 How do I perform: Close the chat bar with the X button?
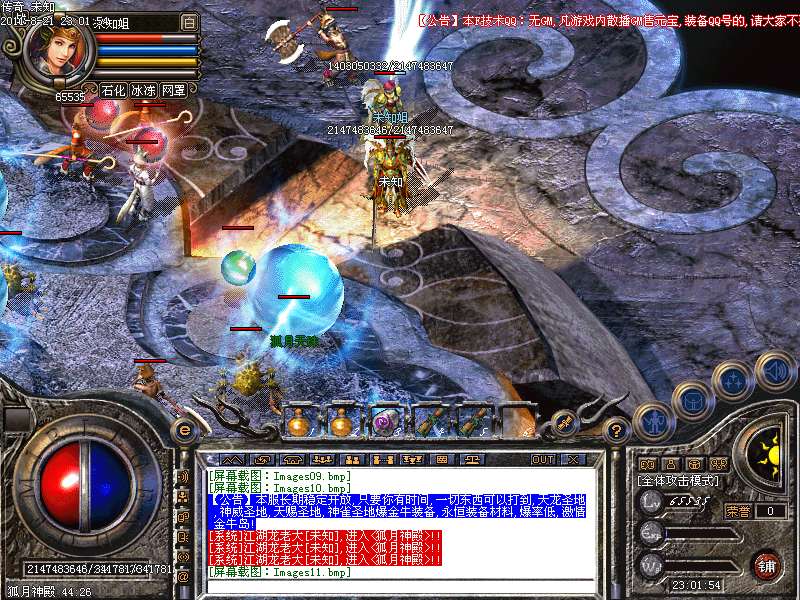[x=573, y=459]
